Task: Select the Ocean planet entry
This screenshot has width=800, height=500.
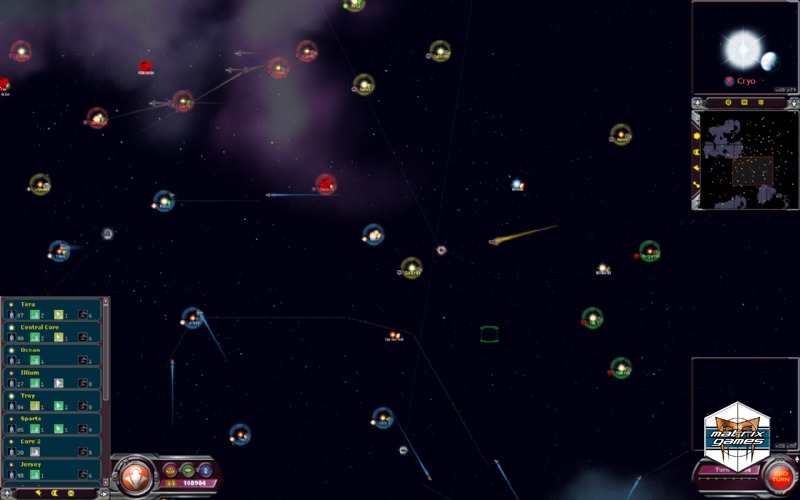Action: 52,356
